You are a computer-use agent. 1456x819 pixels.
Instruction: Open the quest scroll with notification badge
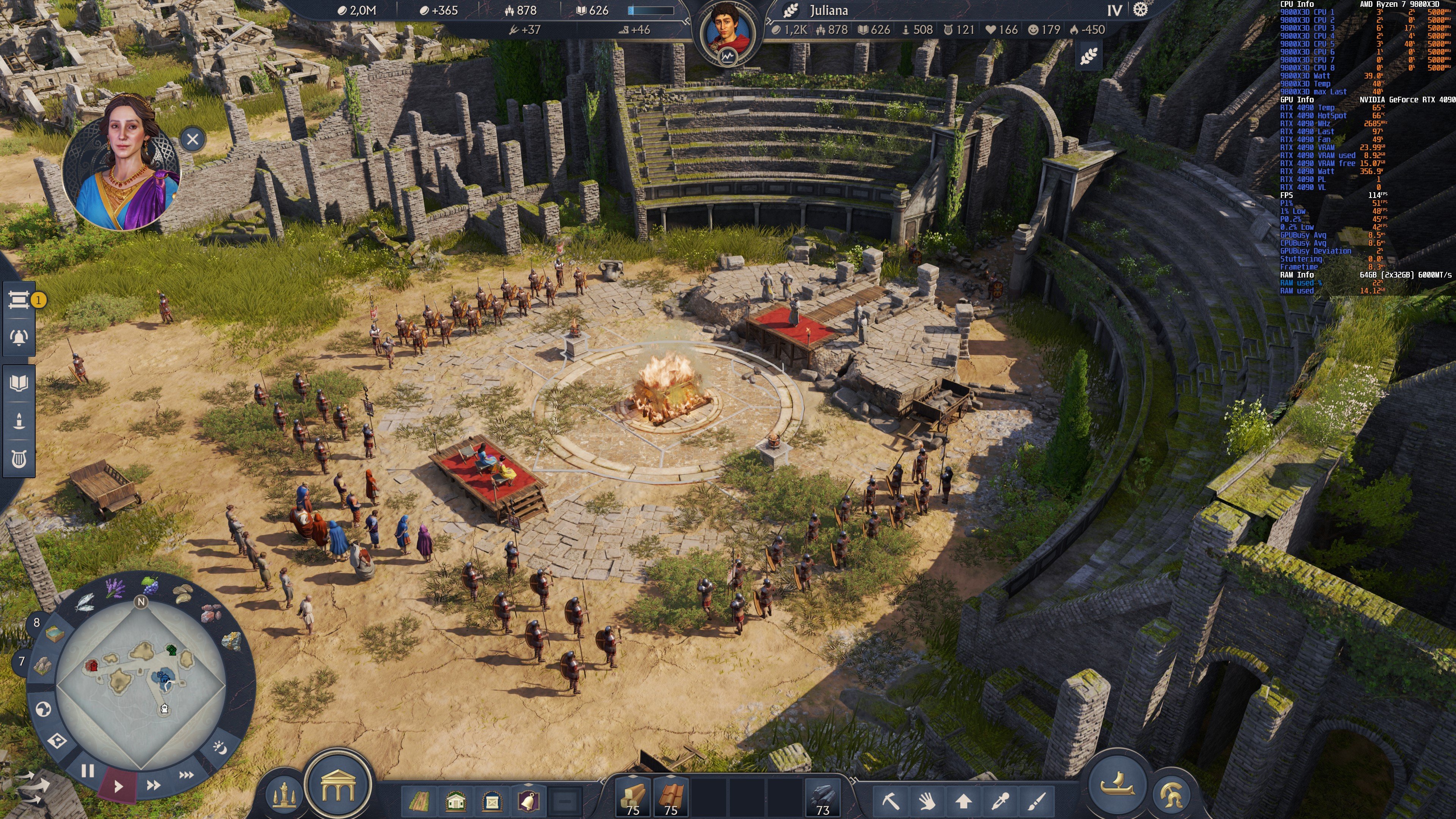(19, 300)
